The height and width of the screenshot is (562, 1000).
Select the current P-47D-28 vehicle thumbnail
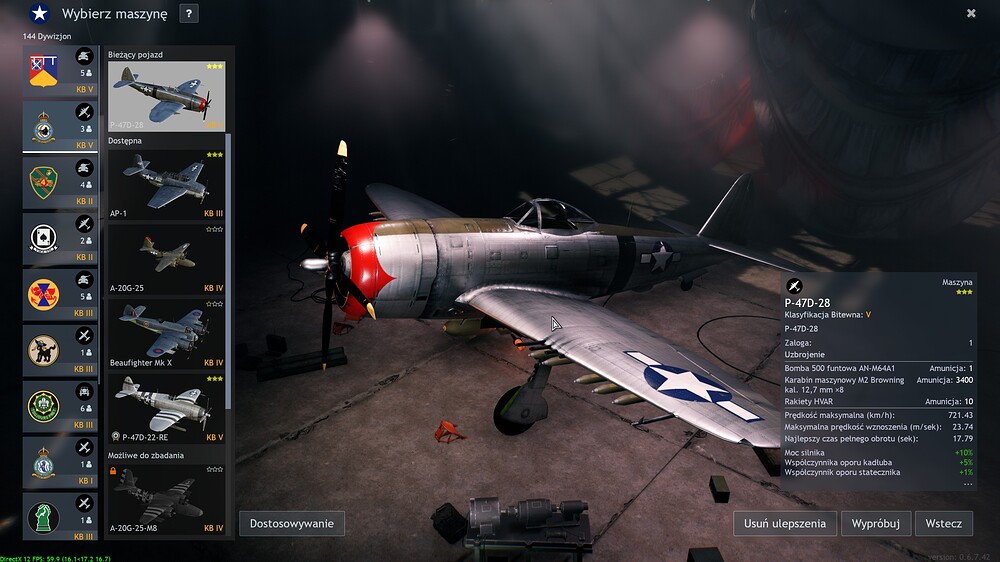click(x=166, y=96)
